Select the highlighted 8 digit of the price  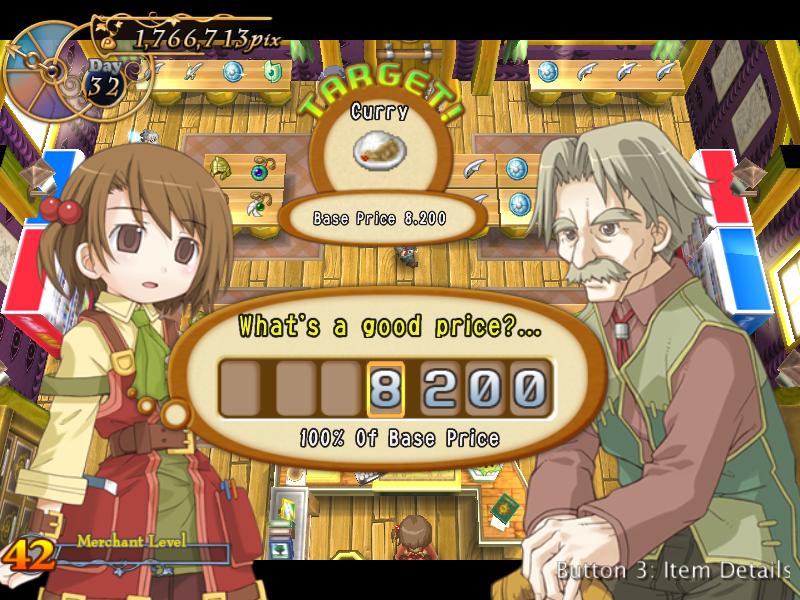click(x=386, y=388)
